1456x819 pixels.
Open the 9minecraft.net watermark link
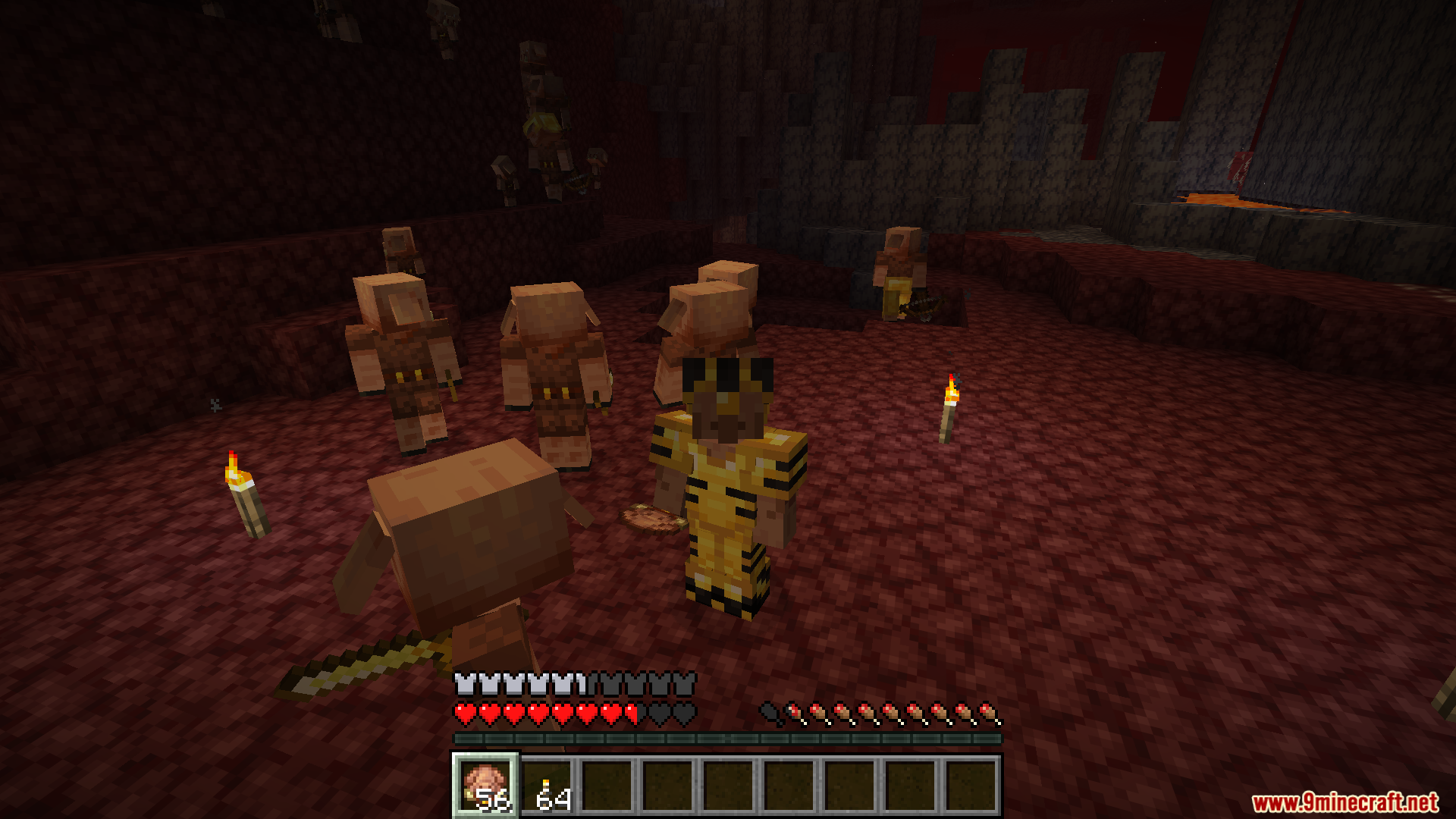1345,802
